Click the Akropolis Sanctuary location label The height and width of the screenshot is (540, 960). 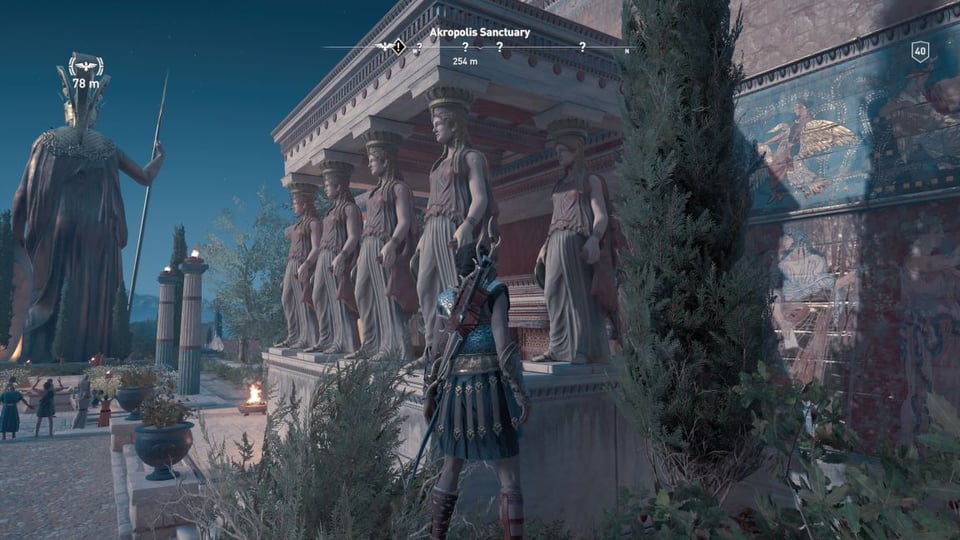(479, 32)
